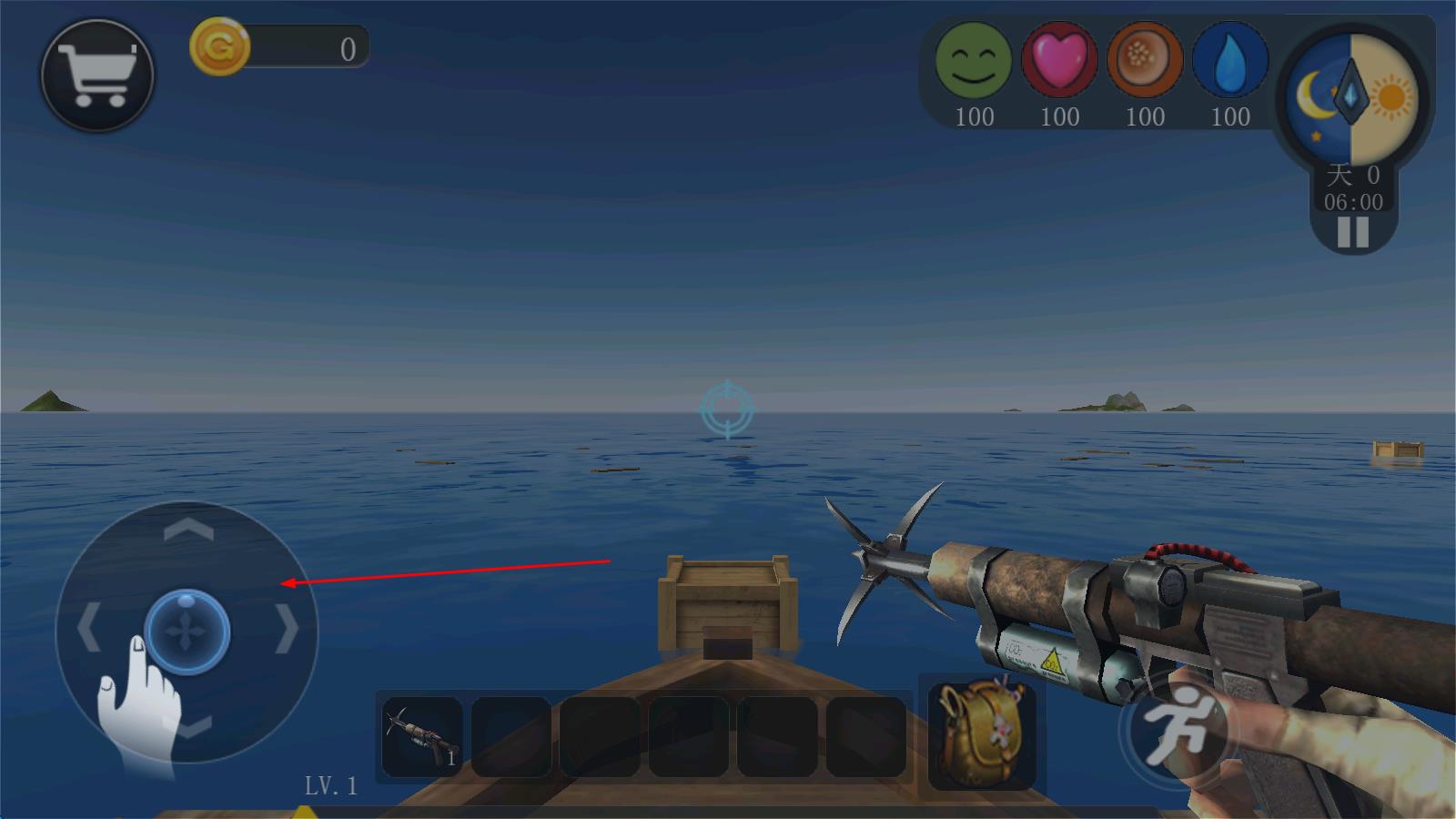1456x819 pixels.
Task: Tap the gold coin currency icon
Action: tap(219, 47)
